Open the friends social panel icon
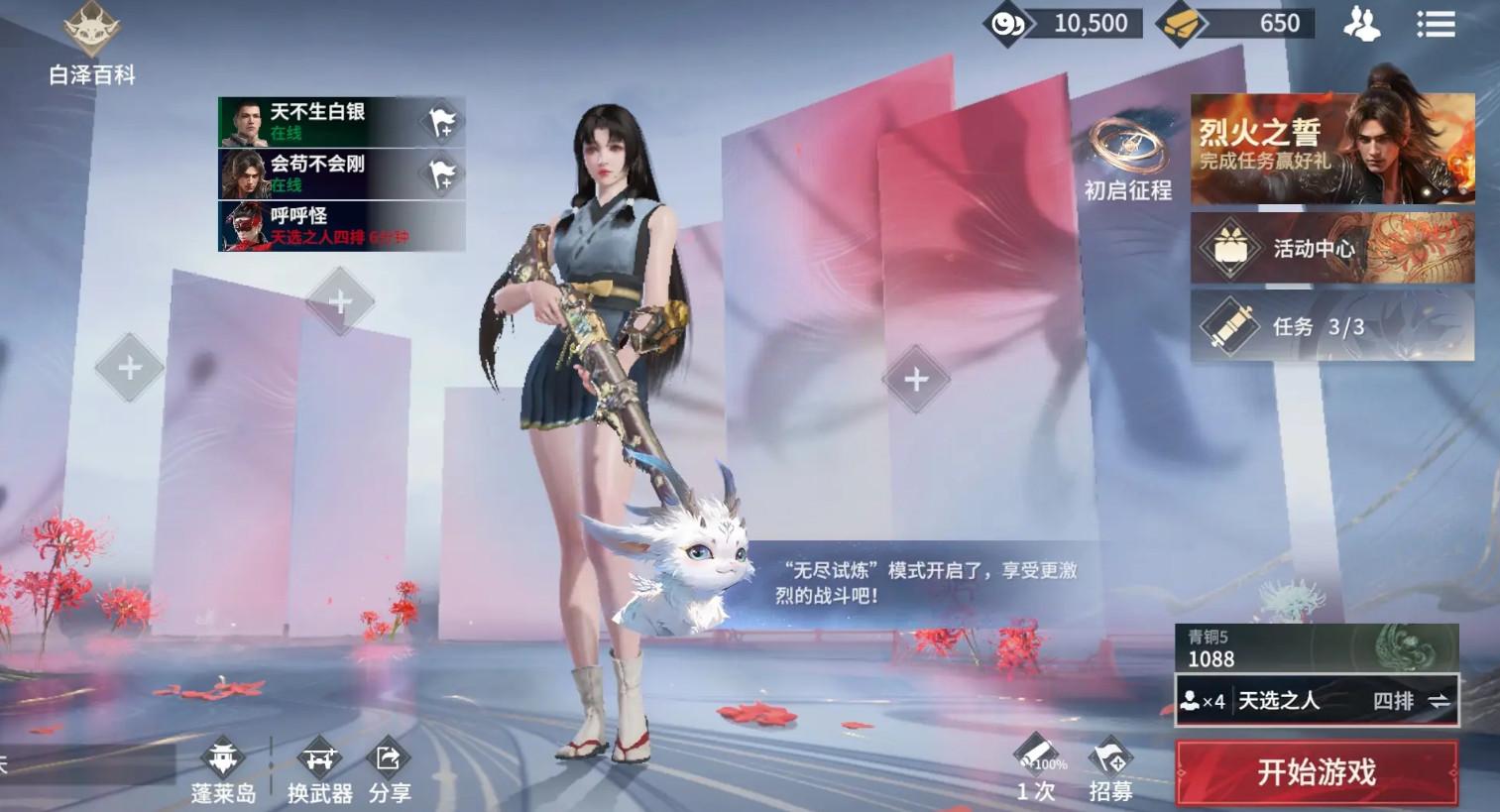The height and width of the screenshot is (812, 1500). click(x=1363, y=24)
